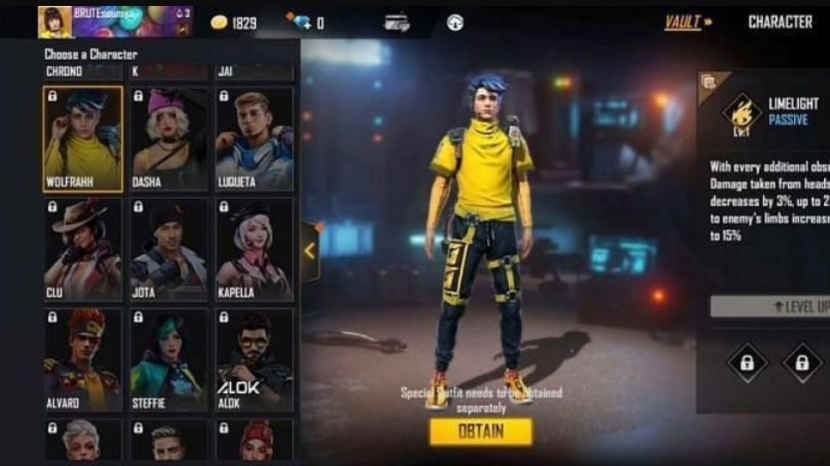Select the Wolfrahh character tile
This screenshot has width=830, height=466.
click(x=83, y=138)
